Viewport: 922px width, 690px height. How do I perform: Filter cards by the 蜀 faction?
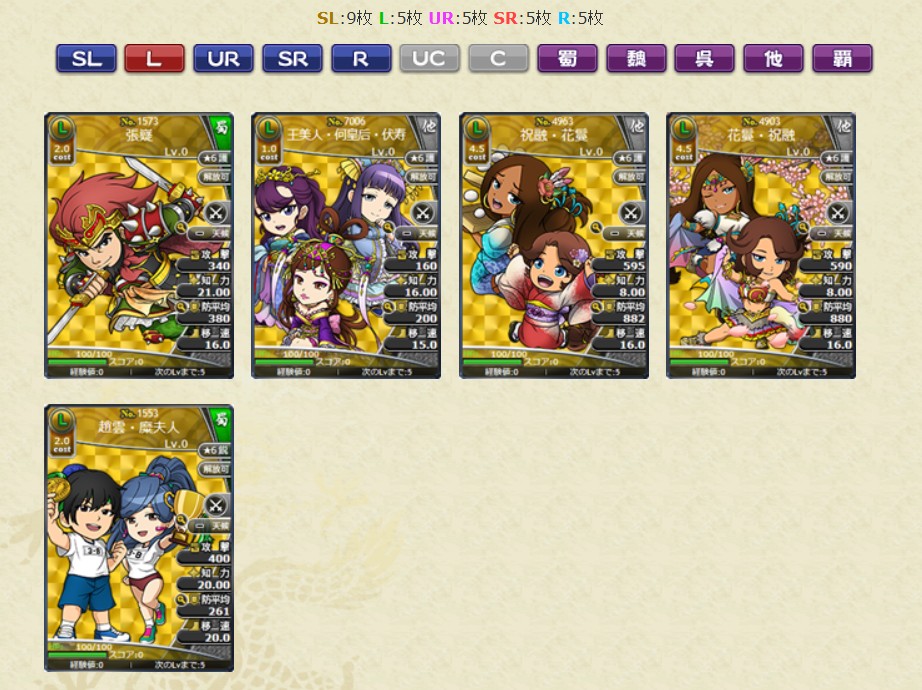(567, 59)
